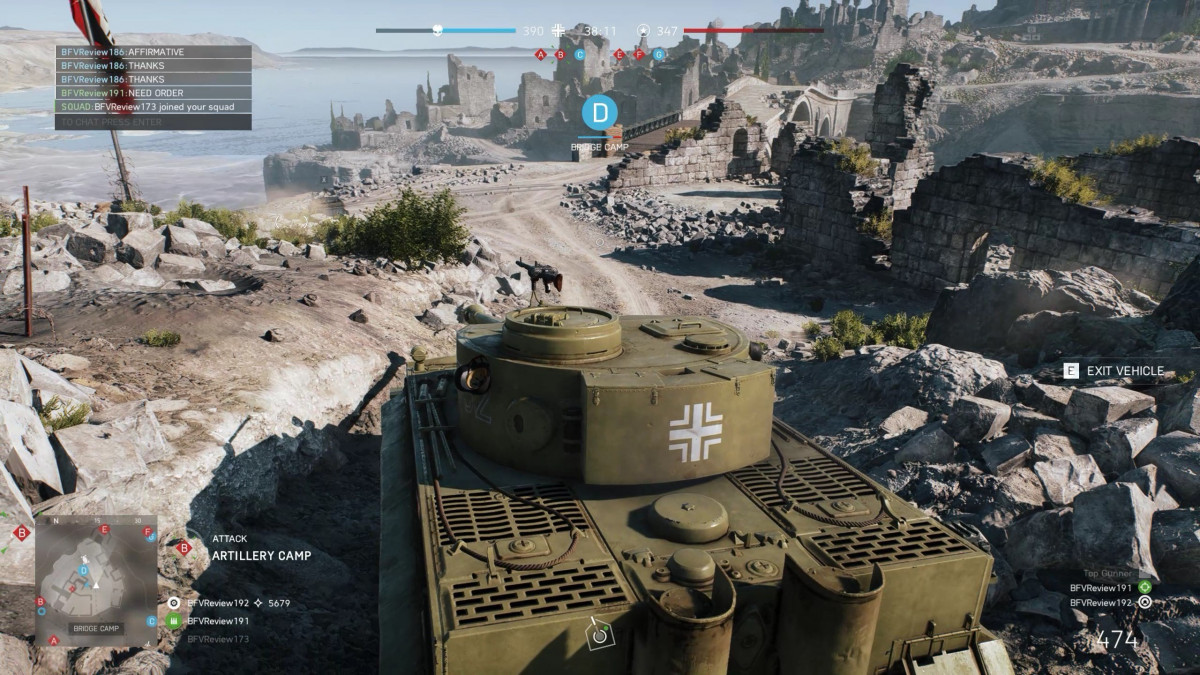Click the Top Gunner seat label
Screen dimensions: 1200x675
pos(1108,573)
